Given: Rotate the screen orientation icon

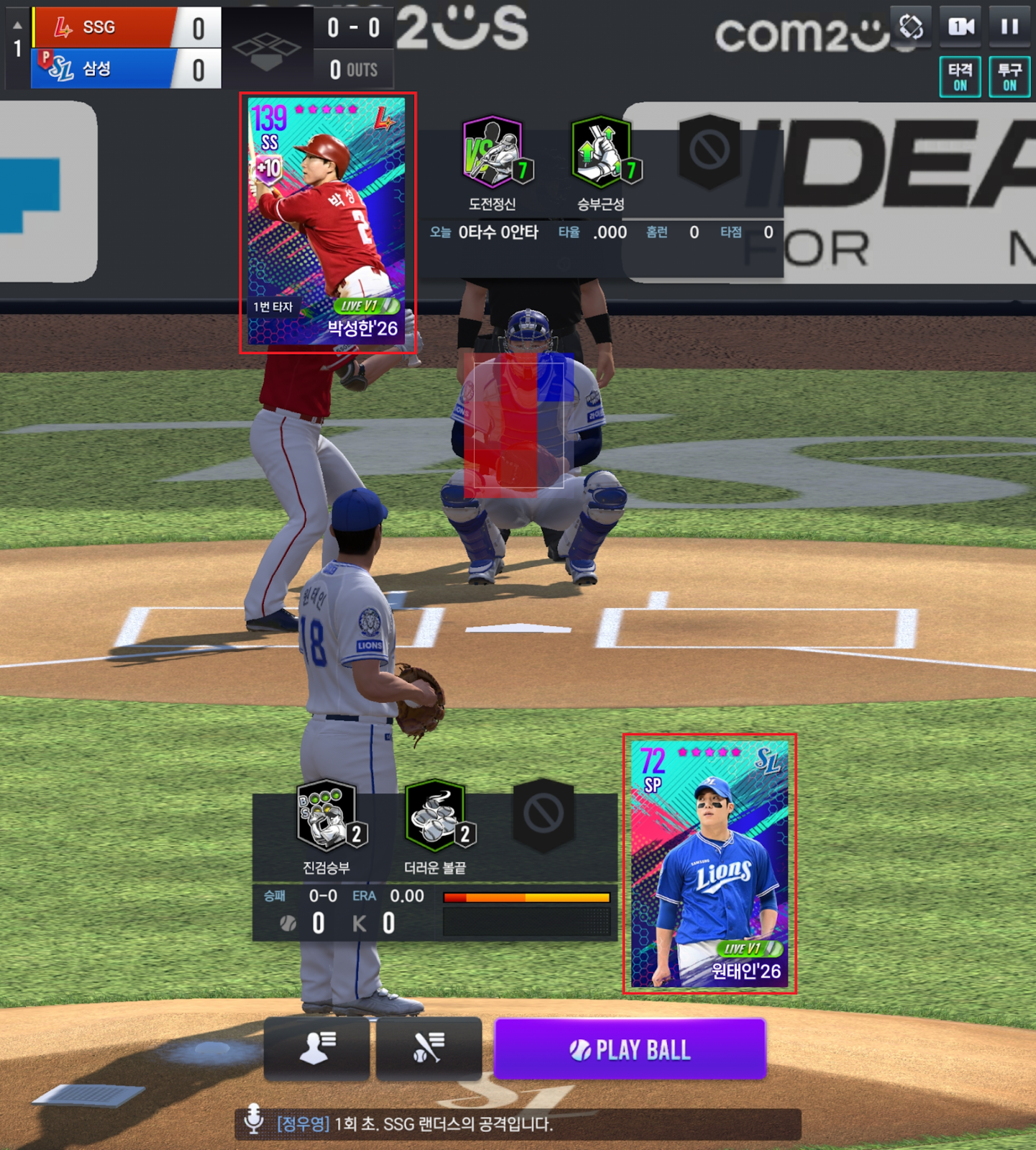Looking at the screenshot, I should point(911,27).
